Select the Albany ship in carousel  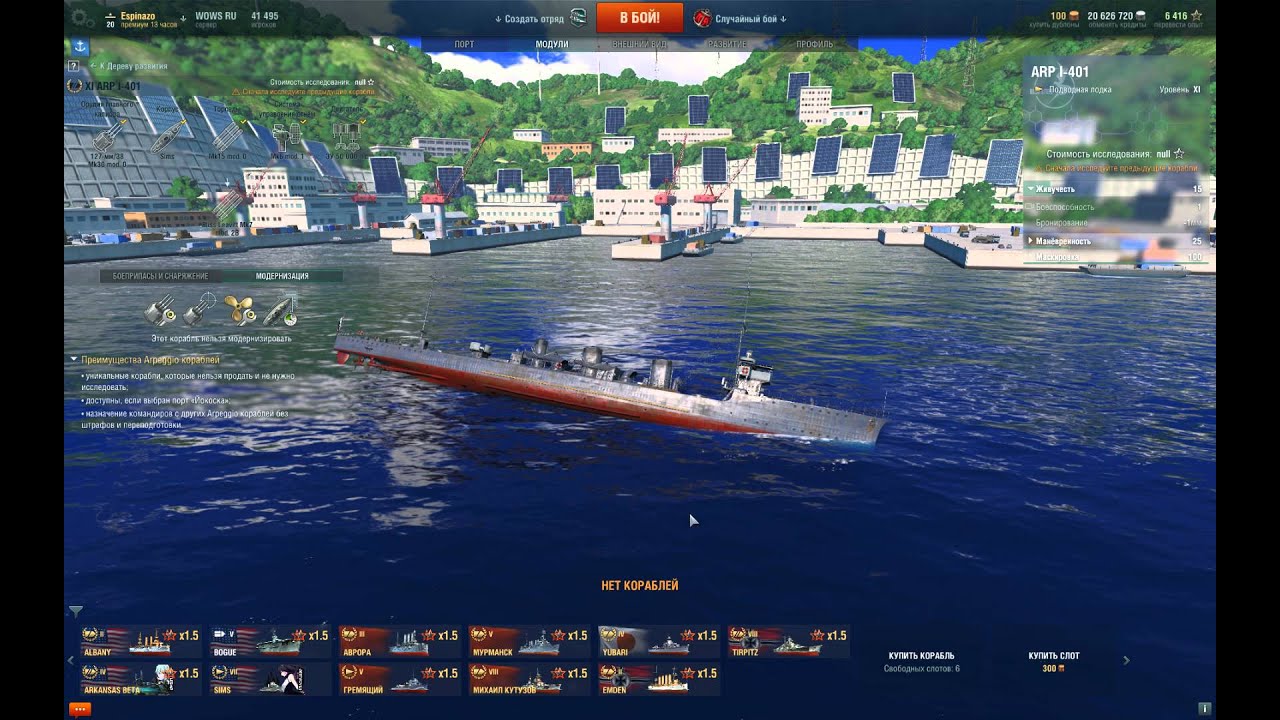click(x=140, y=642)
